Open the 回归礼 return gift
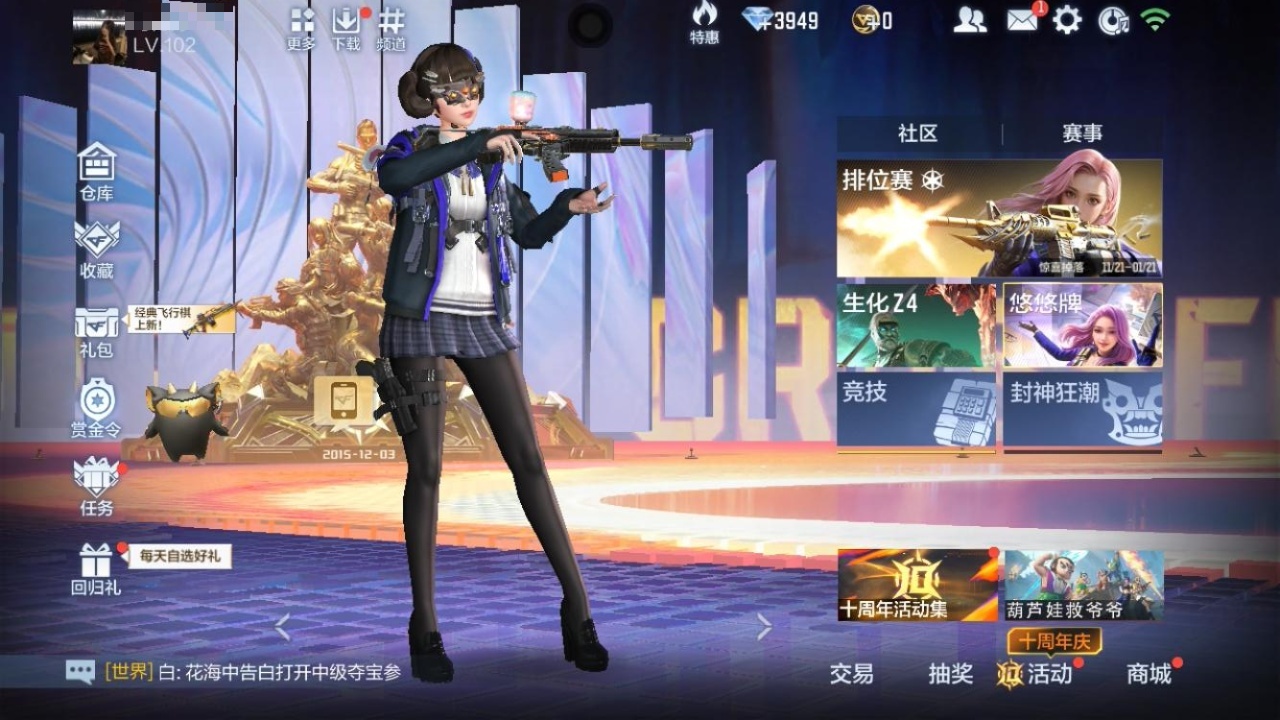The image size is (1280, 720). click(x=96, y=568)
